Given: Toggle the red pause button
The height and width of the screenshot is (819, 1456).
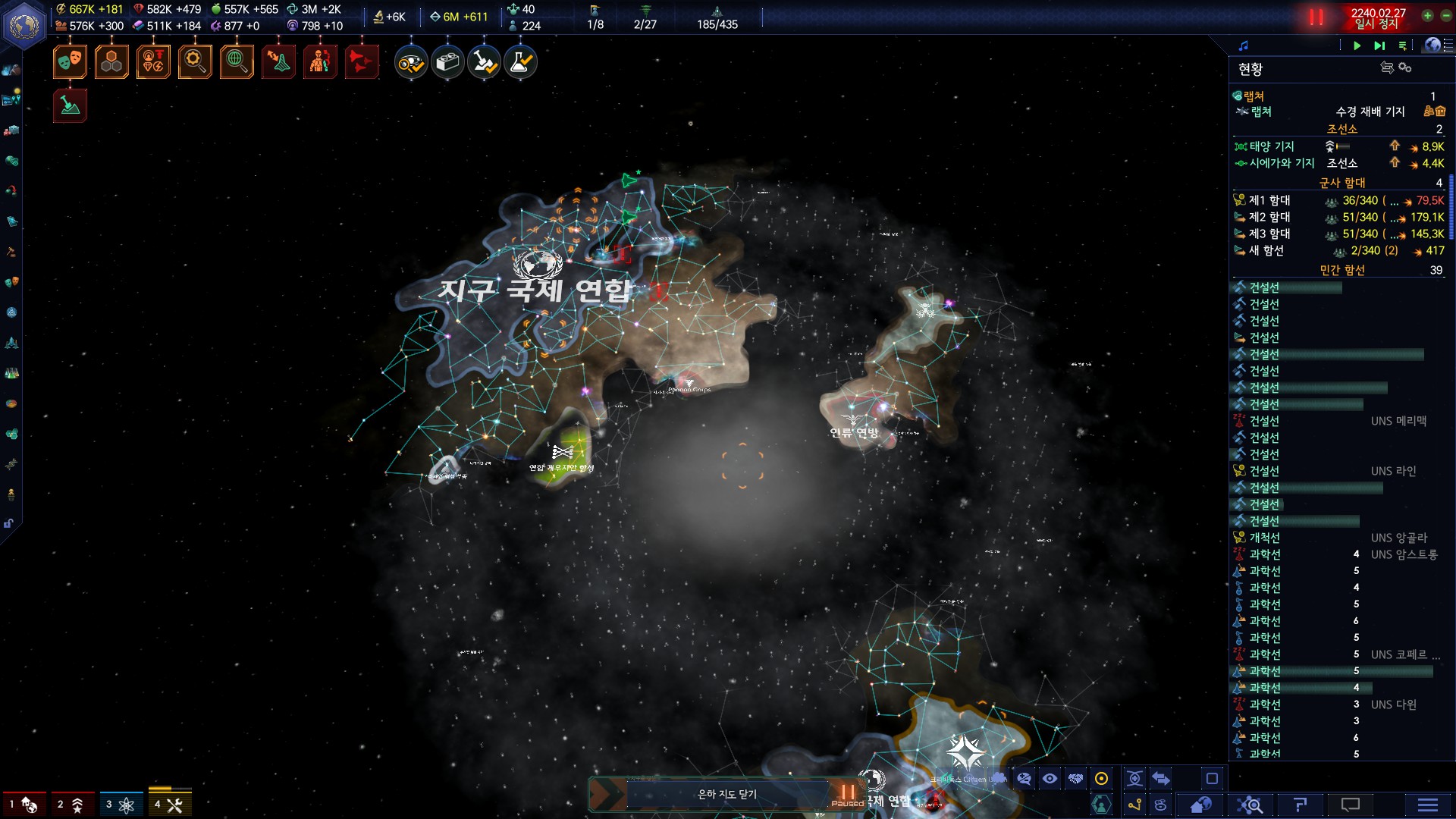Looking at the screenshot, I should [x=1316, y=17].
